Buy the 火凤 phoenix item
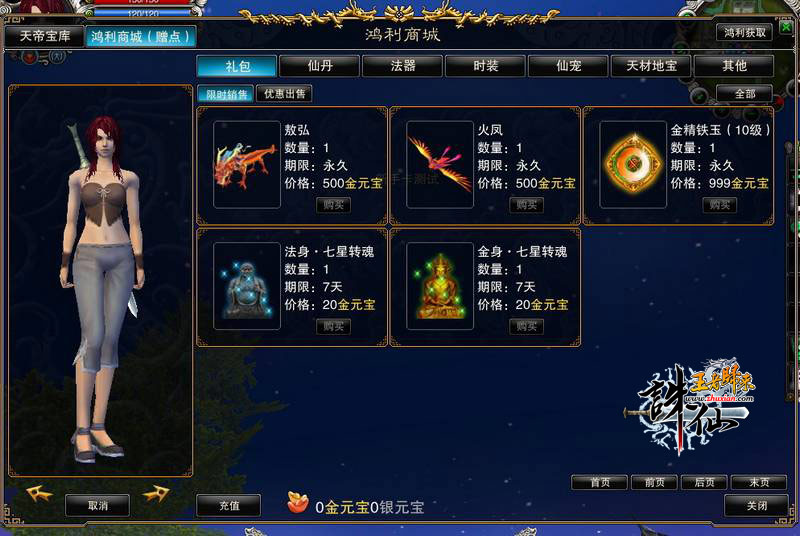 click(526, 205)
